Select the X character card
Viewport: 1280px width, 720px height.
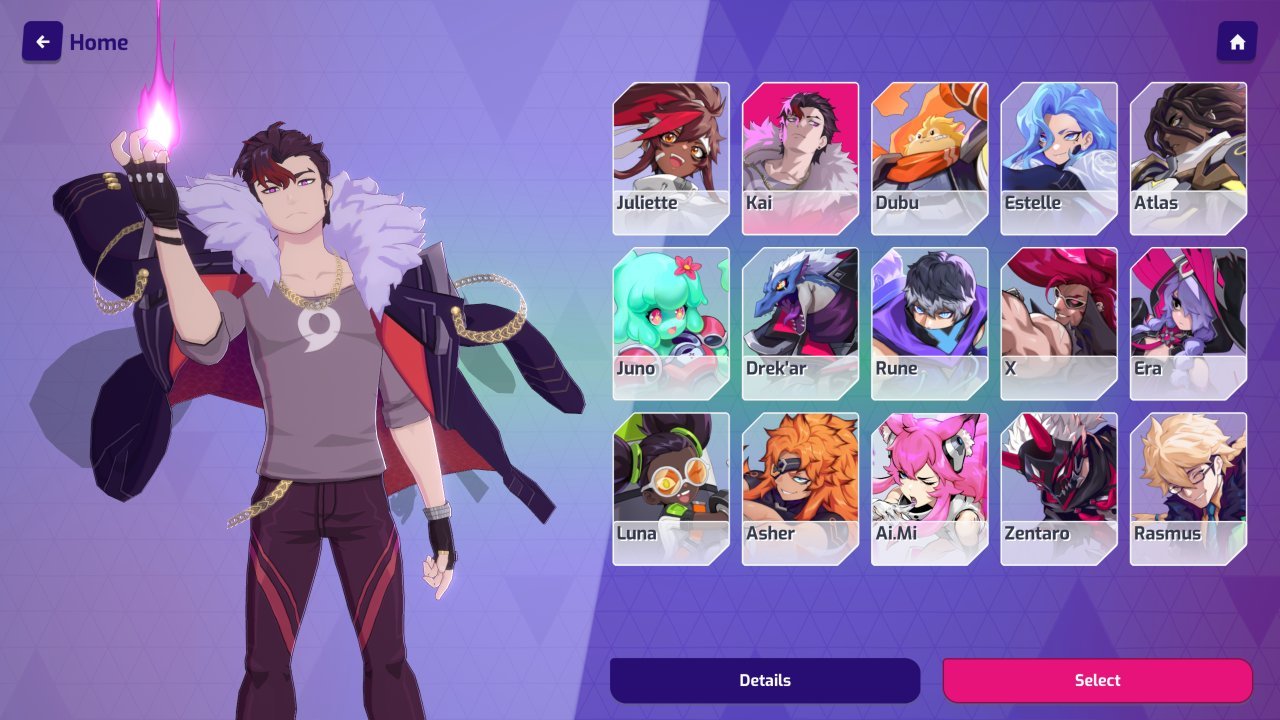(x=1059, y=323)
